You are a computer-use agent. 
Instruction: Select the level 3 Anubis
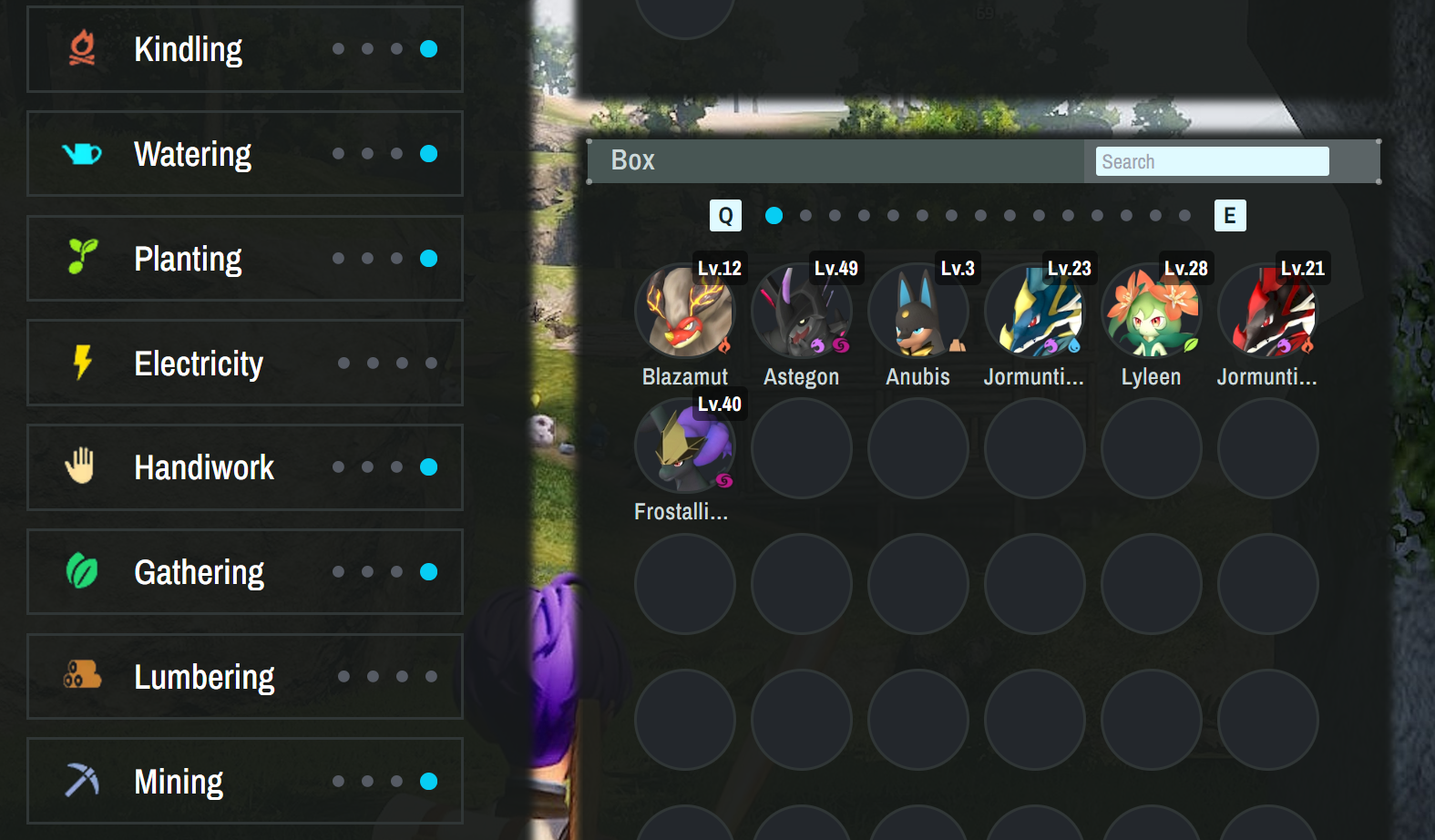918,312
